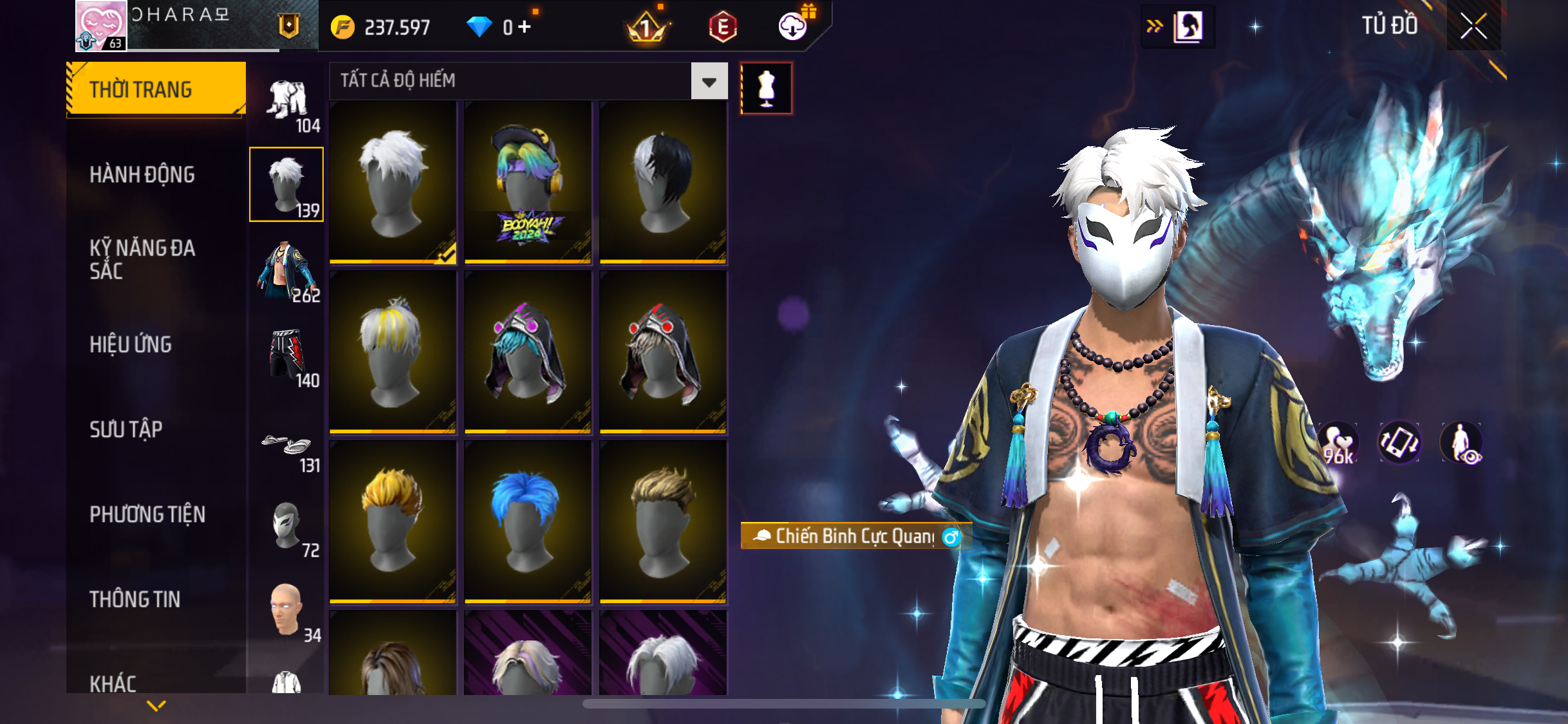Show the face mask subcategory
This screenshot has width=1568, height=724.
286,527
